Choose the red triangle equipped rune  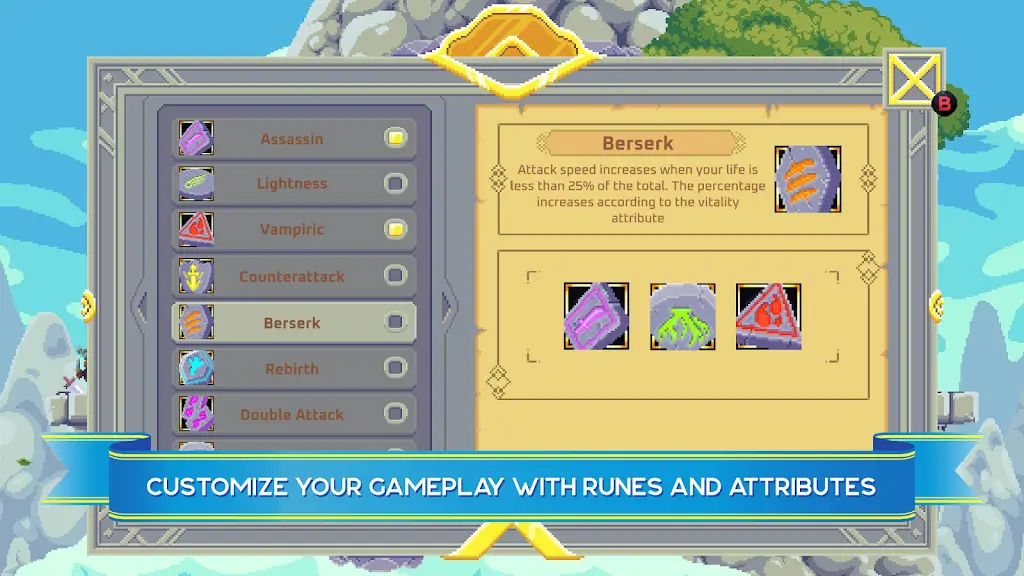768,316
